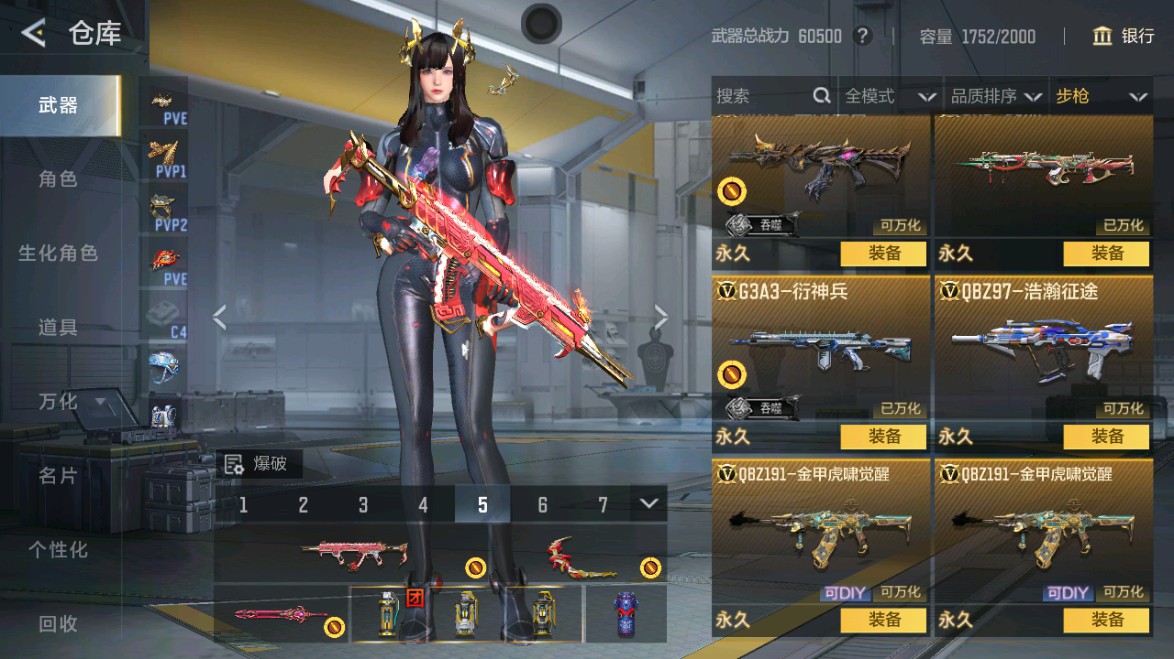This screenshot has width=1174, height=659.
Task: Equip the QBZ97-浩瀚征途 rifle
Action: point(1107,436)
